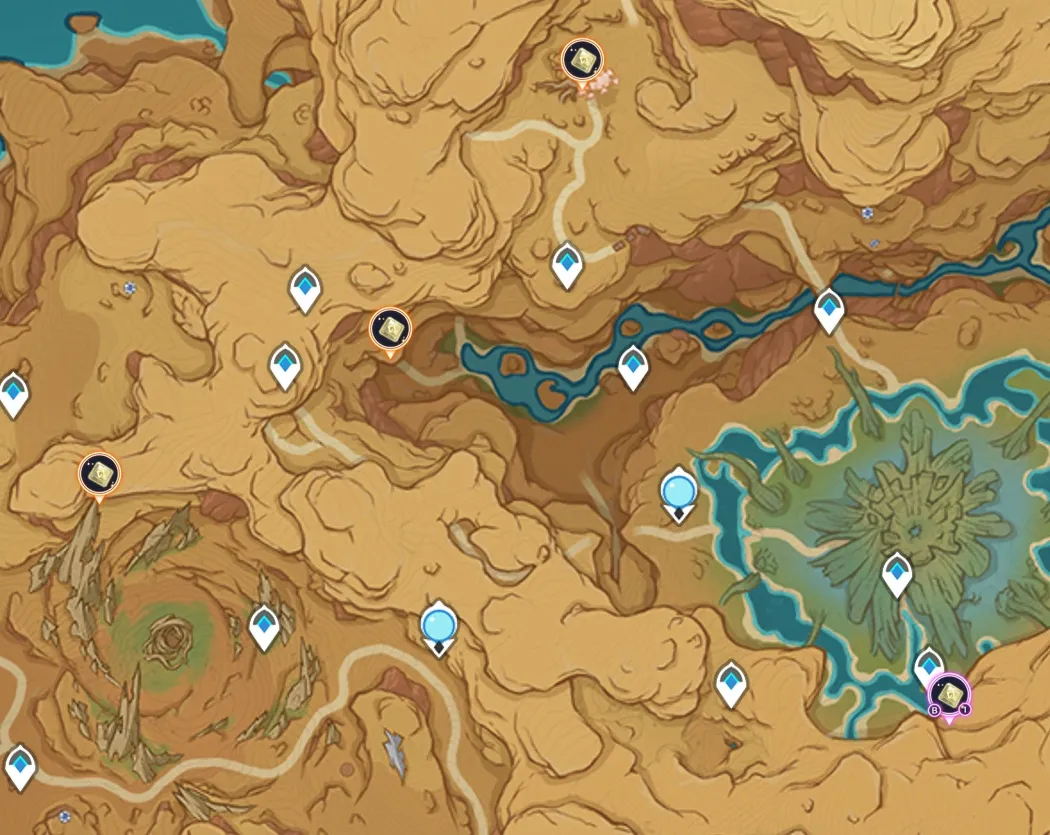Click the blue orb marker beside the oasis

[679, 493]
